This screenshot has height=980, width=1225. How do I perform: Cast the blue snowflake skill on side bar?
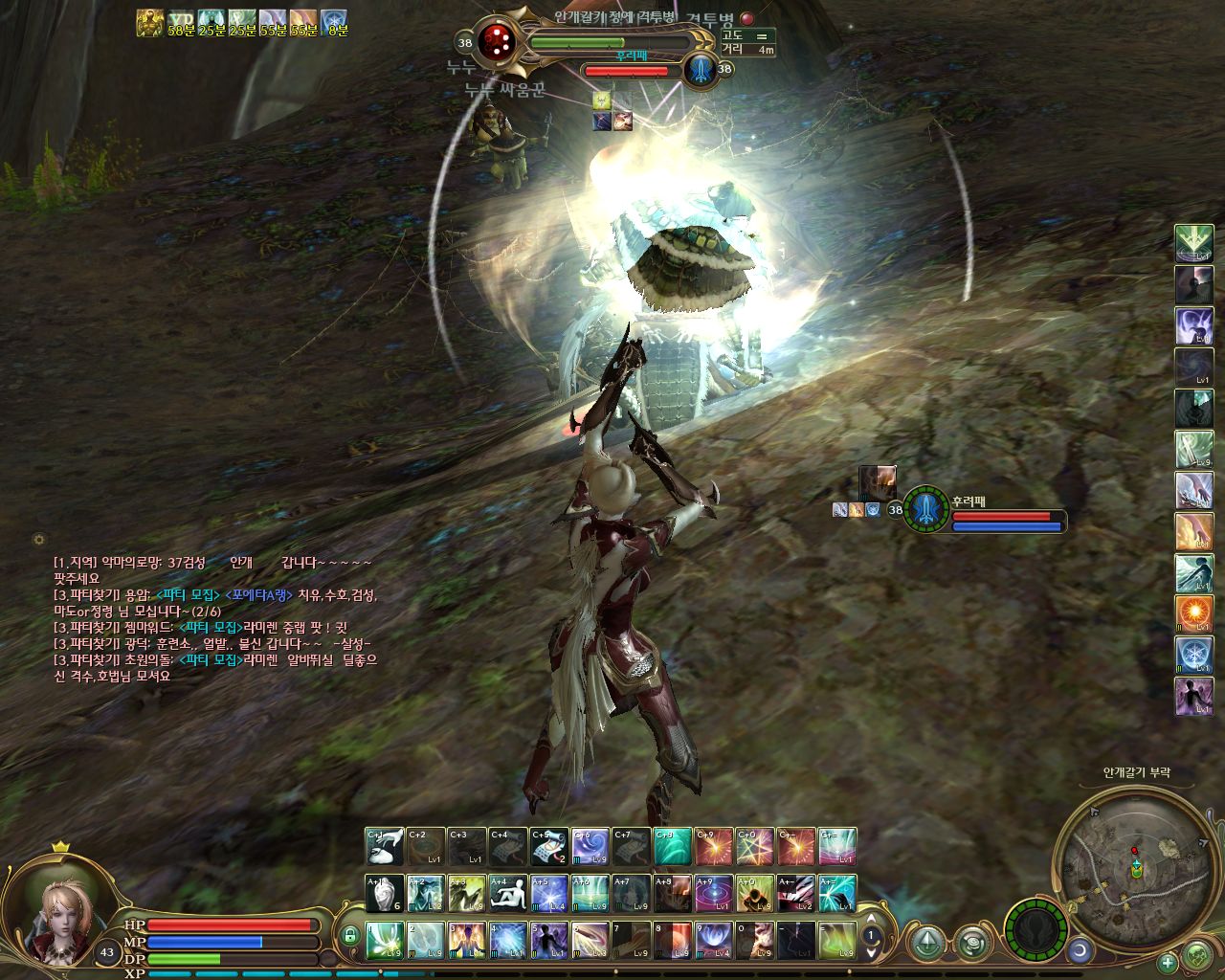pos(1193,655)
